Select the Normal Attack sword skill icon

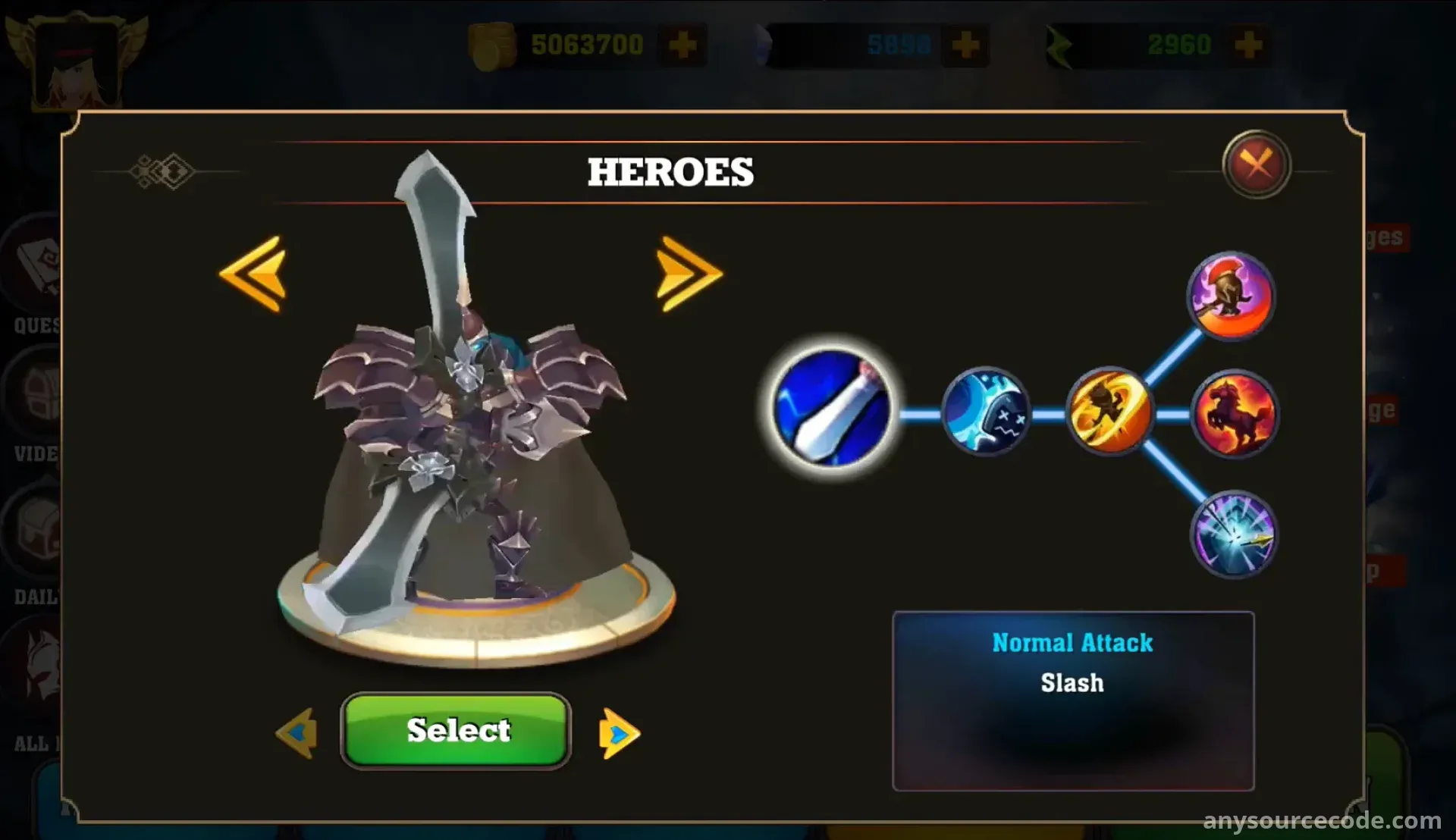click(832, 408)
